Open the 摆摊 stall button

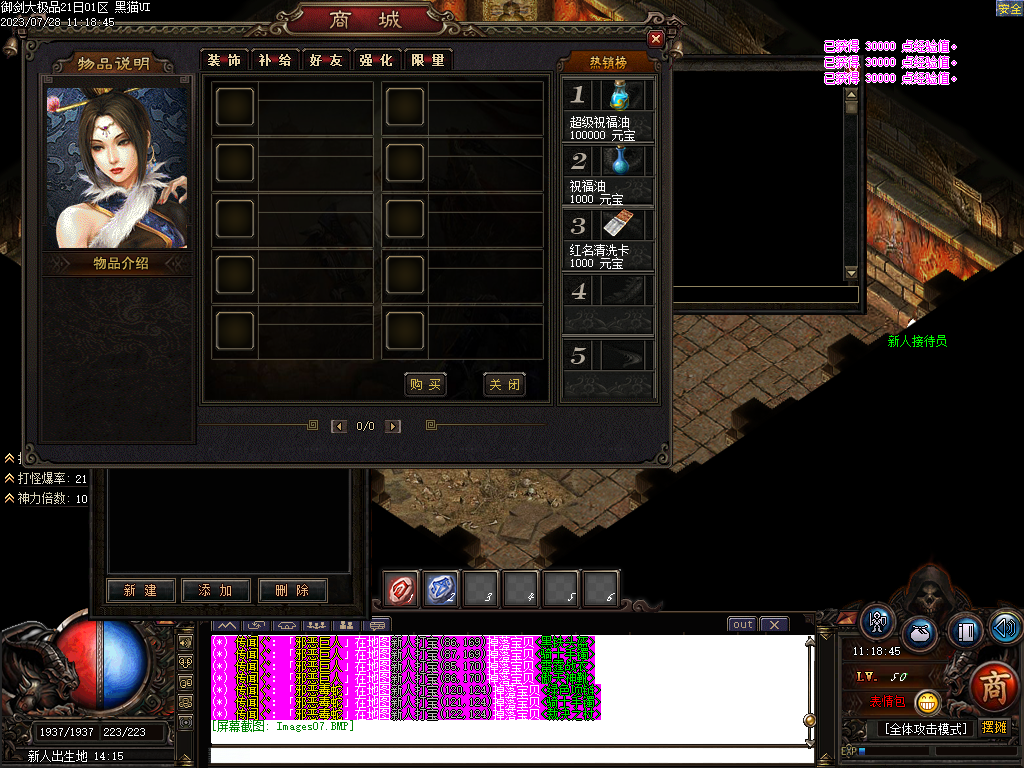995,727
